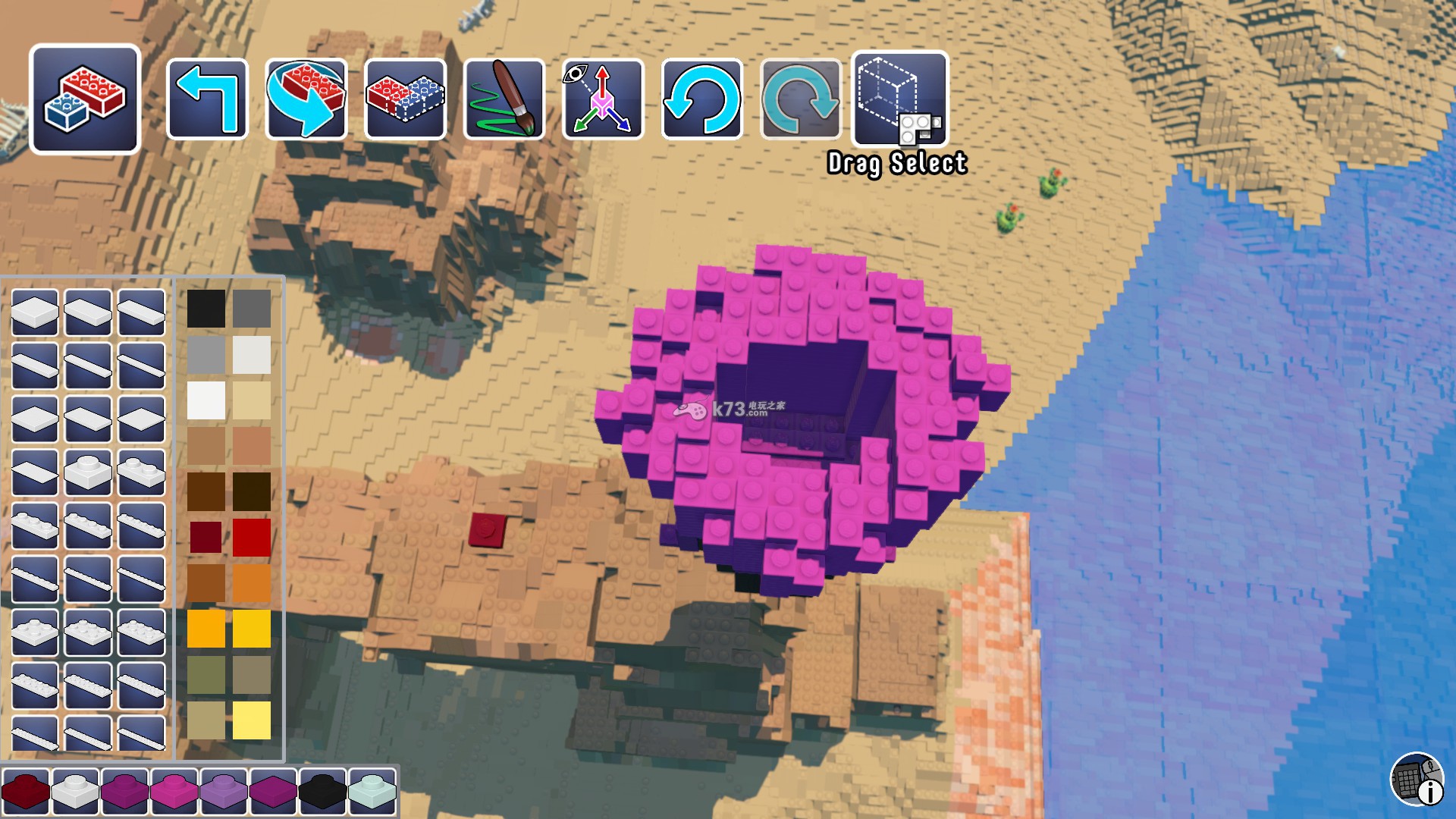Select the dark red brick in hotbar
This screenshot has height=819, width=1456.
coord(26,790)
